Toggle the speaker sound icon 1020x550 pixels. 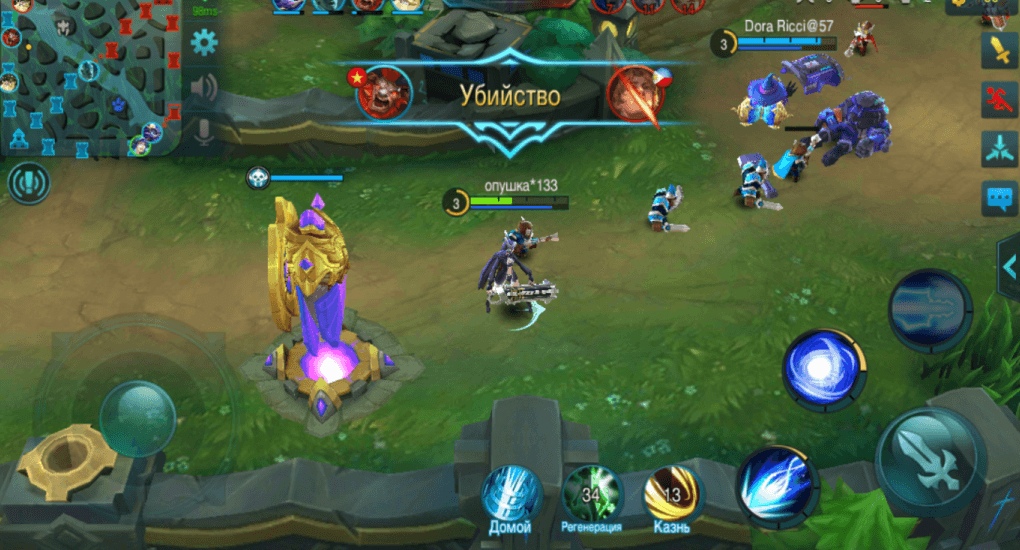(204, 88)
